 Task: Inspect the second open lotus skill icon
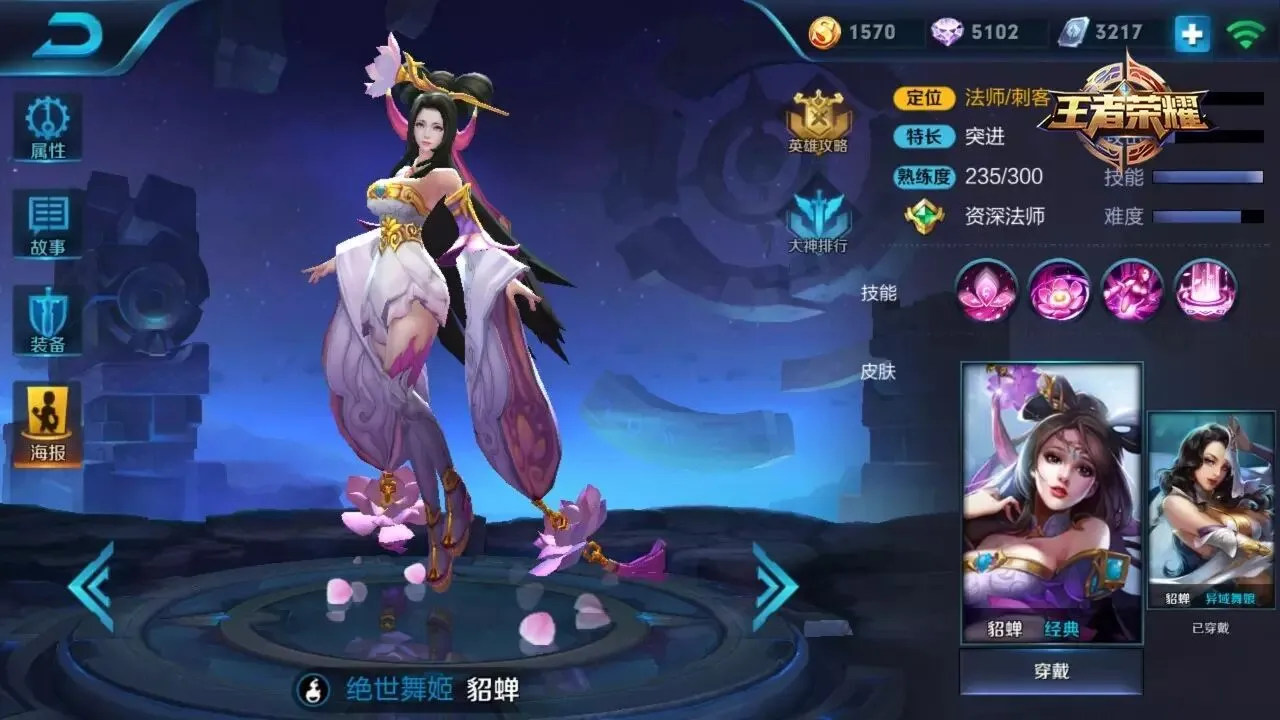1060,290
